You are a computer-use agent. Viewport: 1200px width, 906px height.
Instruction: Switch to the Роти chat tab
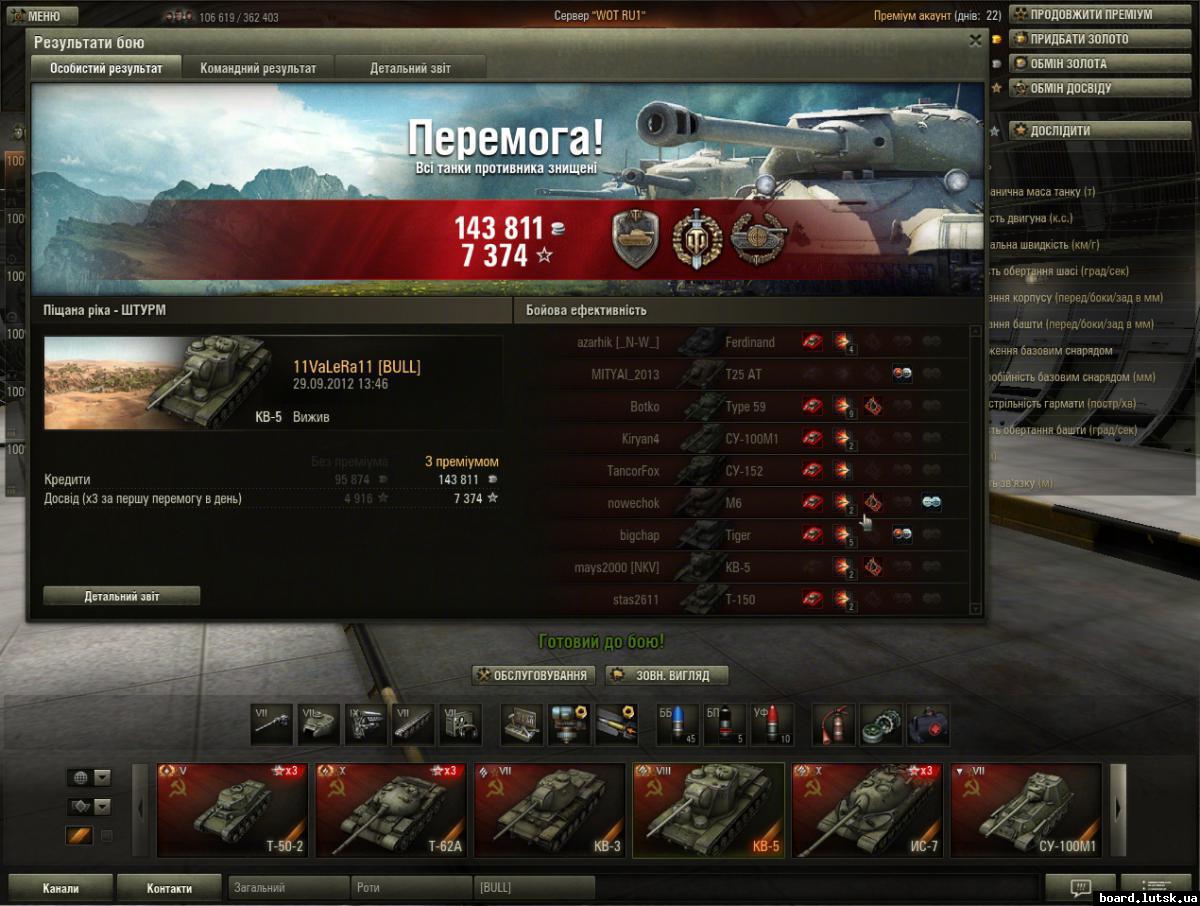tap(410, 888)
